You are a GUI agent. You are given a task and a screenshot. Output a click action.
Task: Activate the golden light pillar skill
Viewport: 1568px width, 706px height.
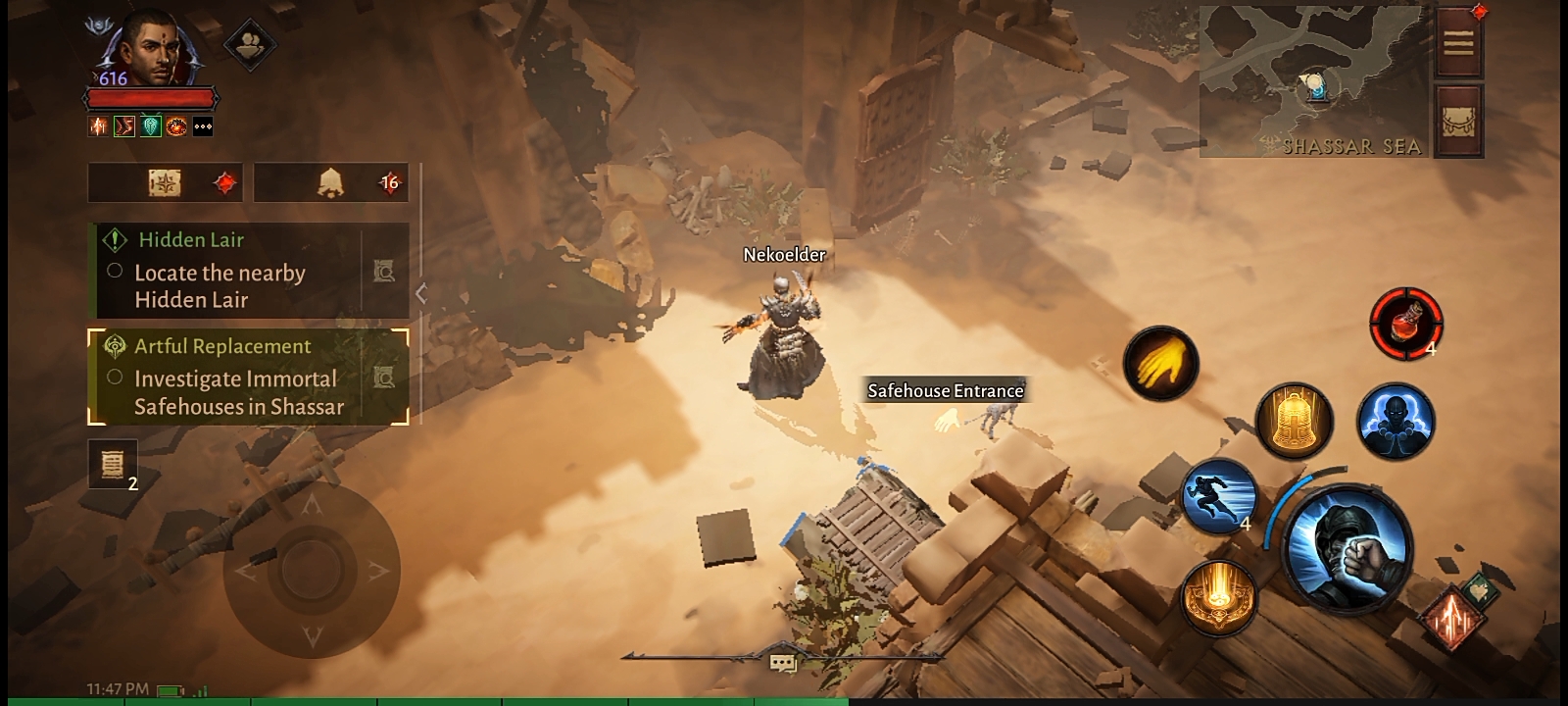(1218, 598)
